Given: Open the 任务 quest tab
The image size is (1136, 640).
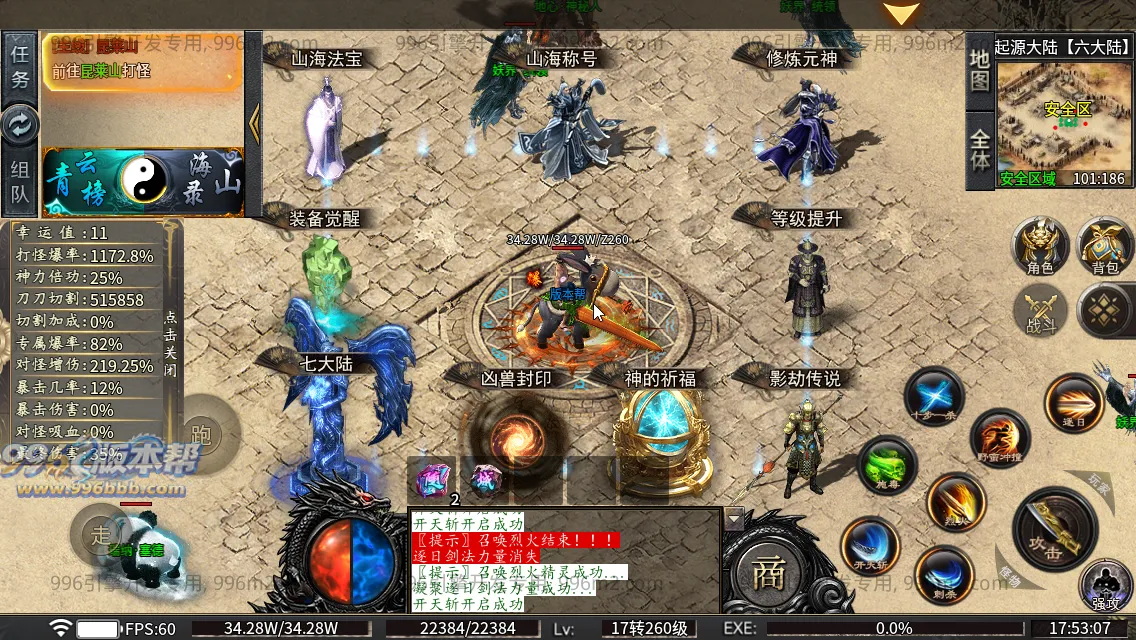Looking at the screenshot, I should pos(20,66).
